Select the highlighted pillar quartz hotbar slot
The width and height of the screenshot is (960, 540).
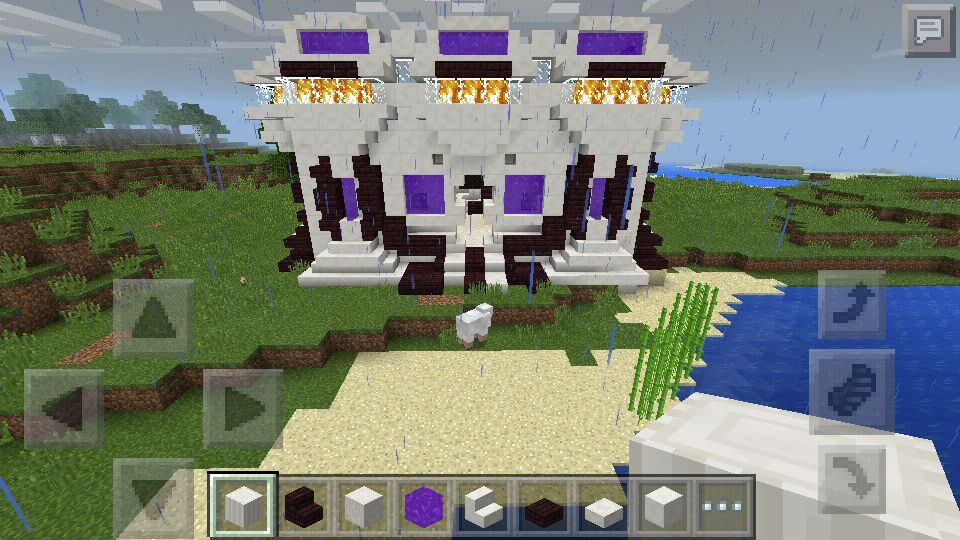coord(244,505)
